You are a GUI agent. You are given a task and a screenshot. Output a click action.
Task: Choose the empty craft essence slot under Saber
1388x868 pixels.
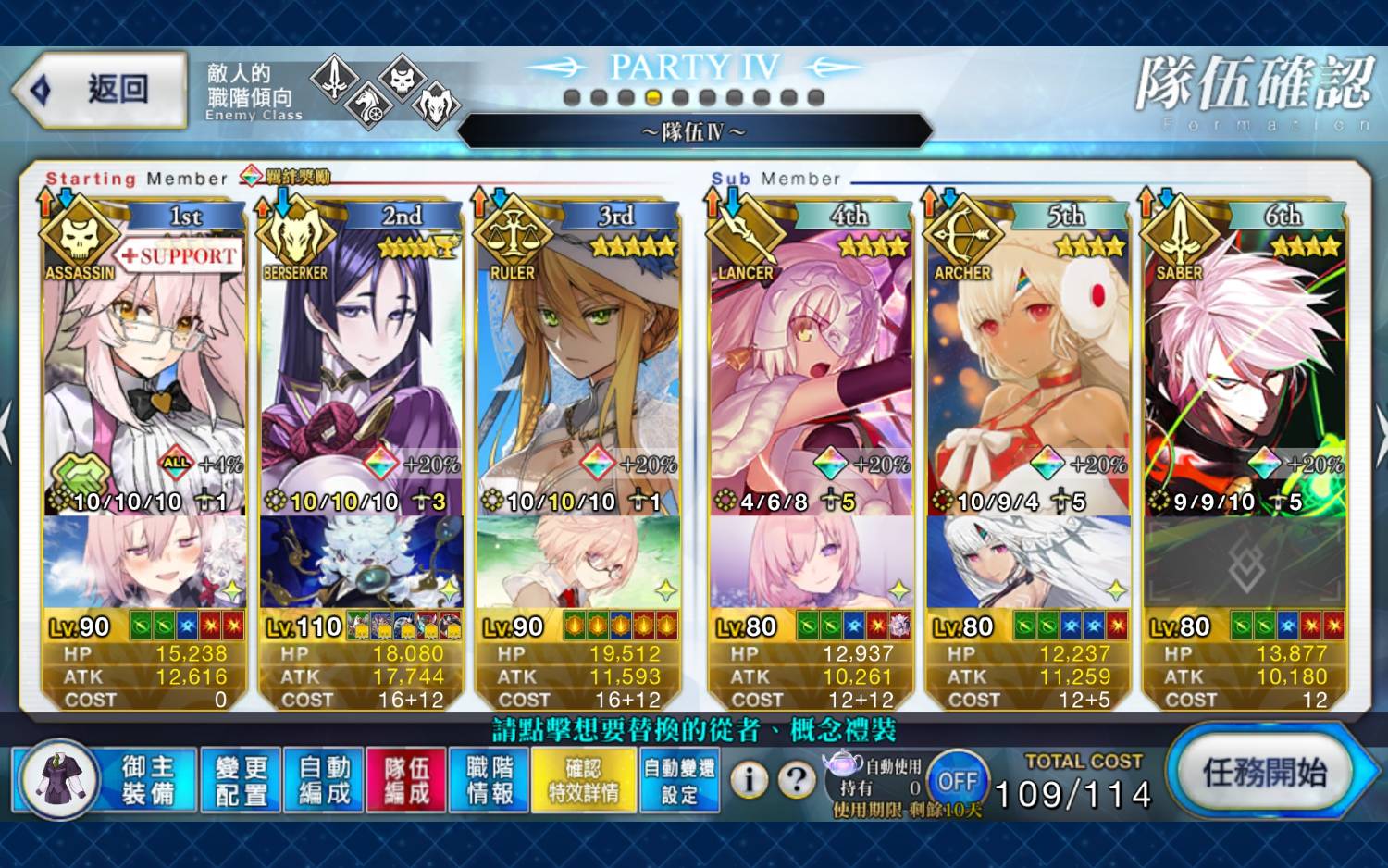(1245, 563)
